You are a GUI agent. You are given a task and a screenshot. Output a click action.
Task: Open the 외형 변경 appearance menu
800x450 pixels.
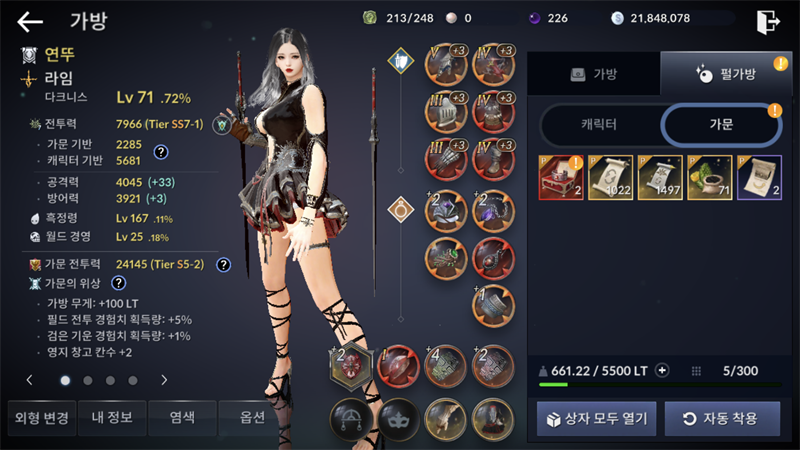38,417
